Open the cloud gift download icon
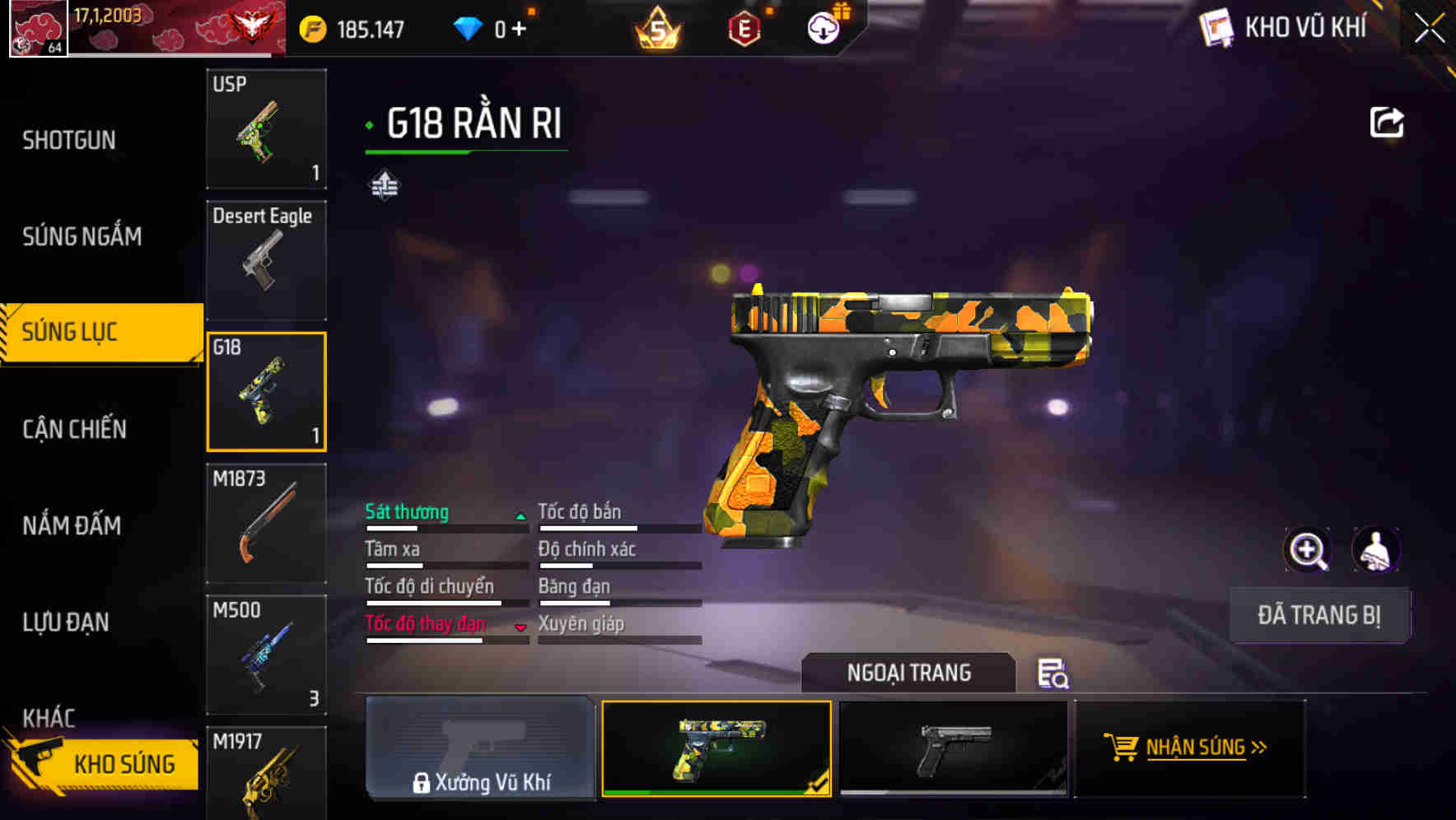 822,27
